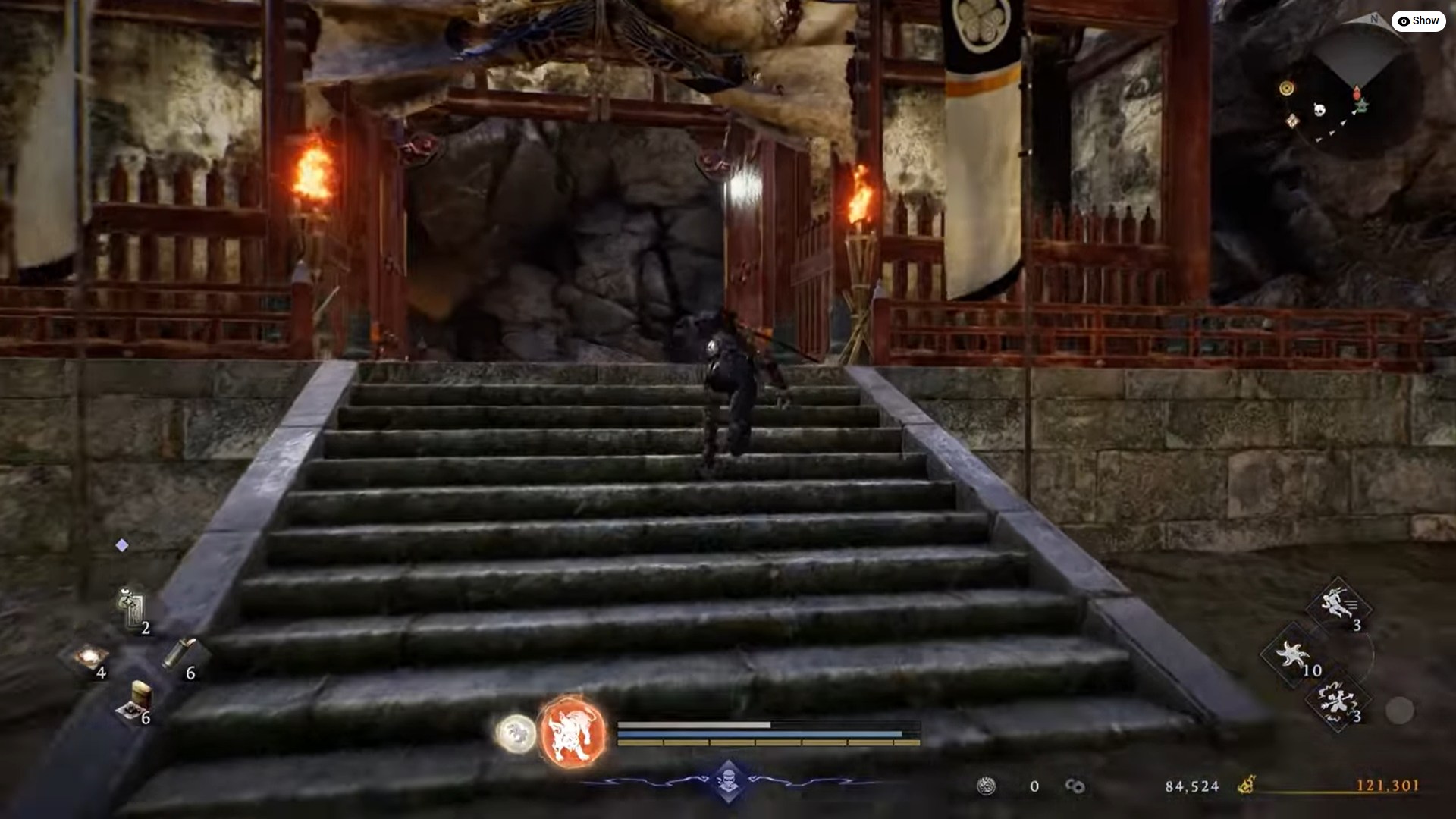Click the gold coin icon on the minimap
Screen dimensions: 1456x819
[x=1286, y=88]
